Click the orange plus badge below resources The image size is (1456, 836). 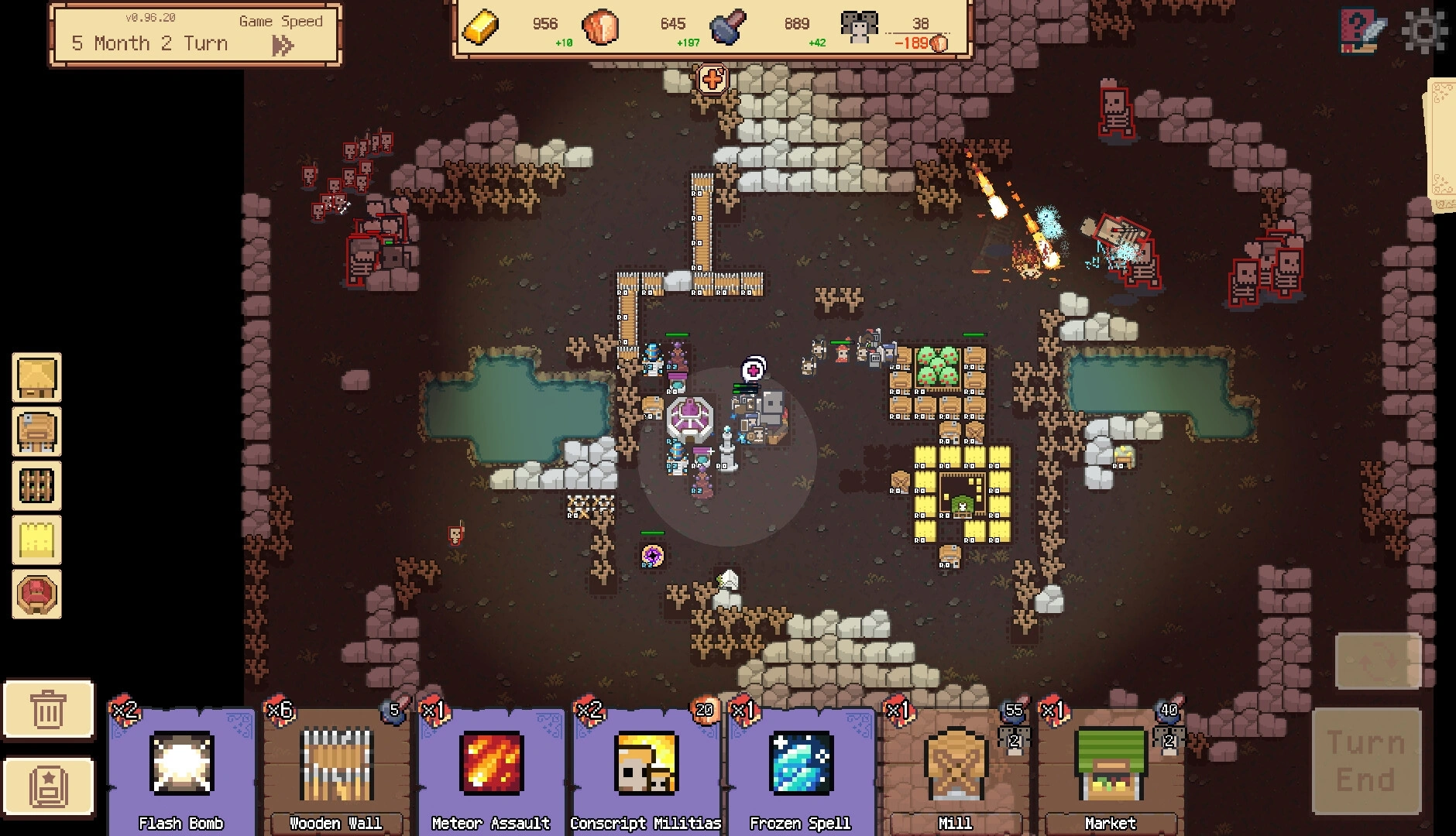click(x=713, y=79)
